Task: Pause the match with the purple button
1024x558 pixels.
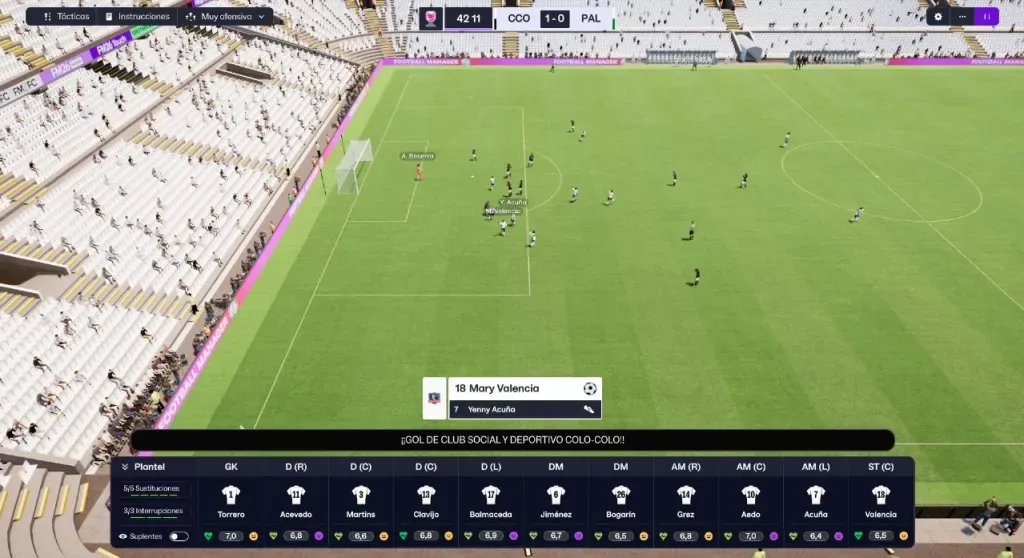Action: click(x=987, y=16)
